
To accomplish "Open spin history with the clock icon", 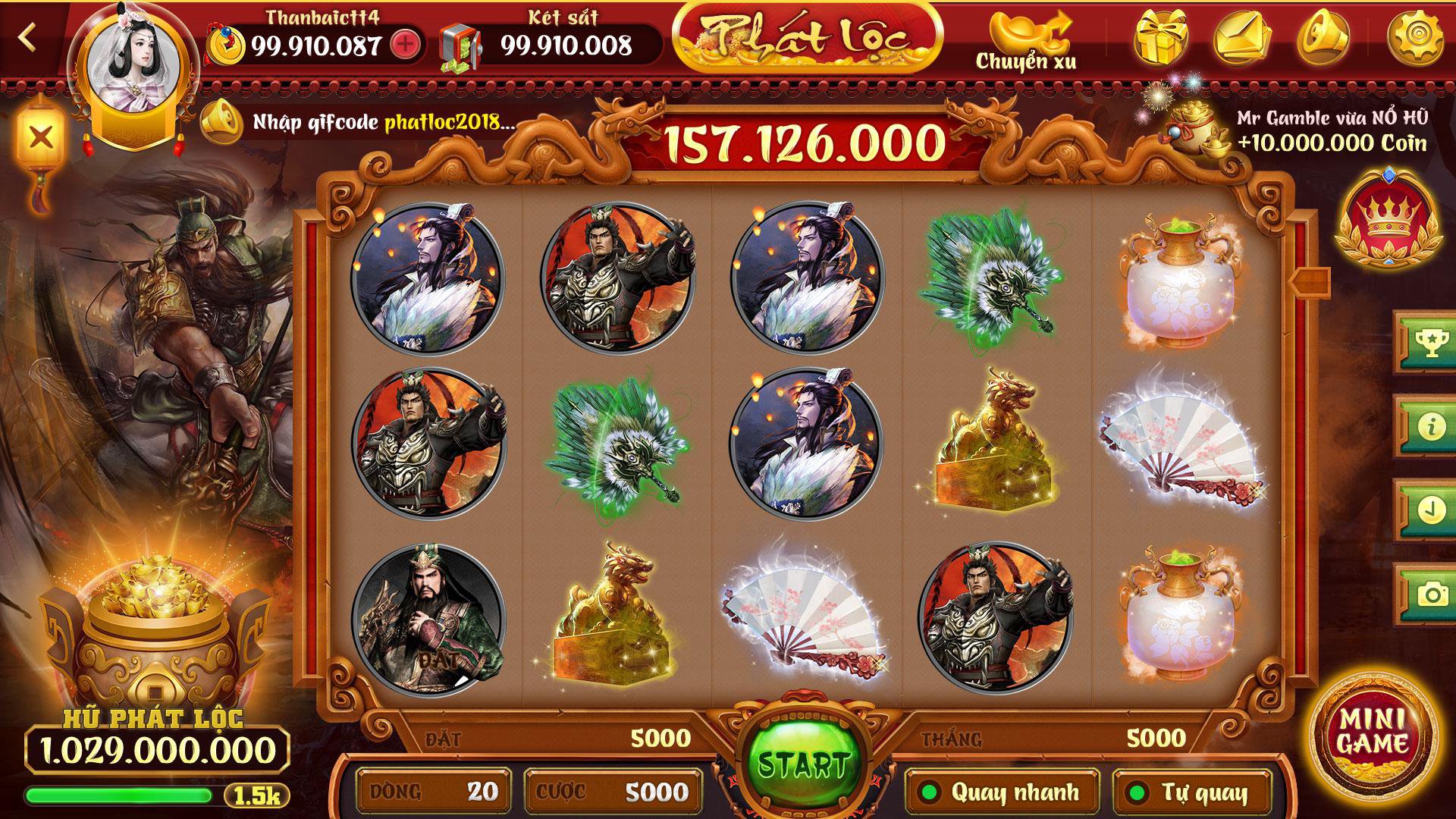I will point(1432,510).
